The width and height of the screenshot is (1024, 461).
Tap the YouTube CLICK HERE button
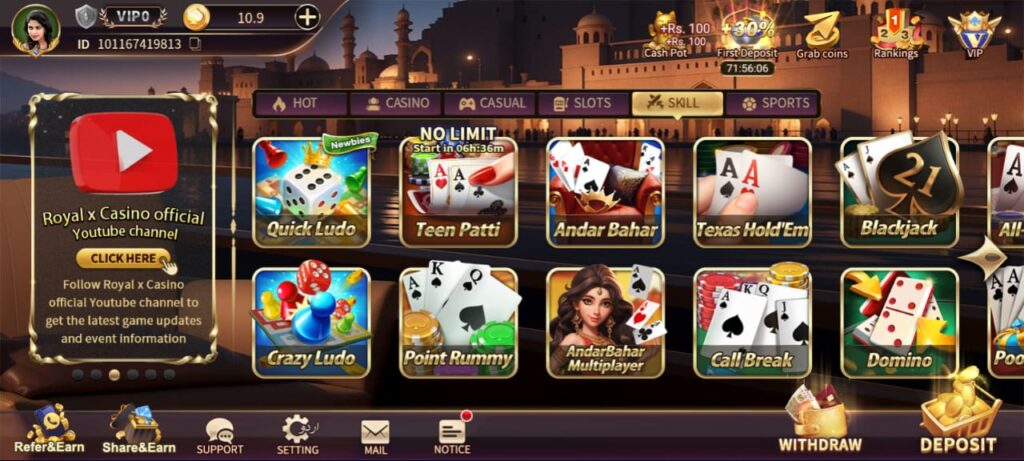(x=123, y=258)
